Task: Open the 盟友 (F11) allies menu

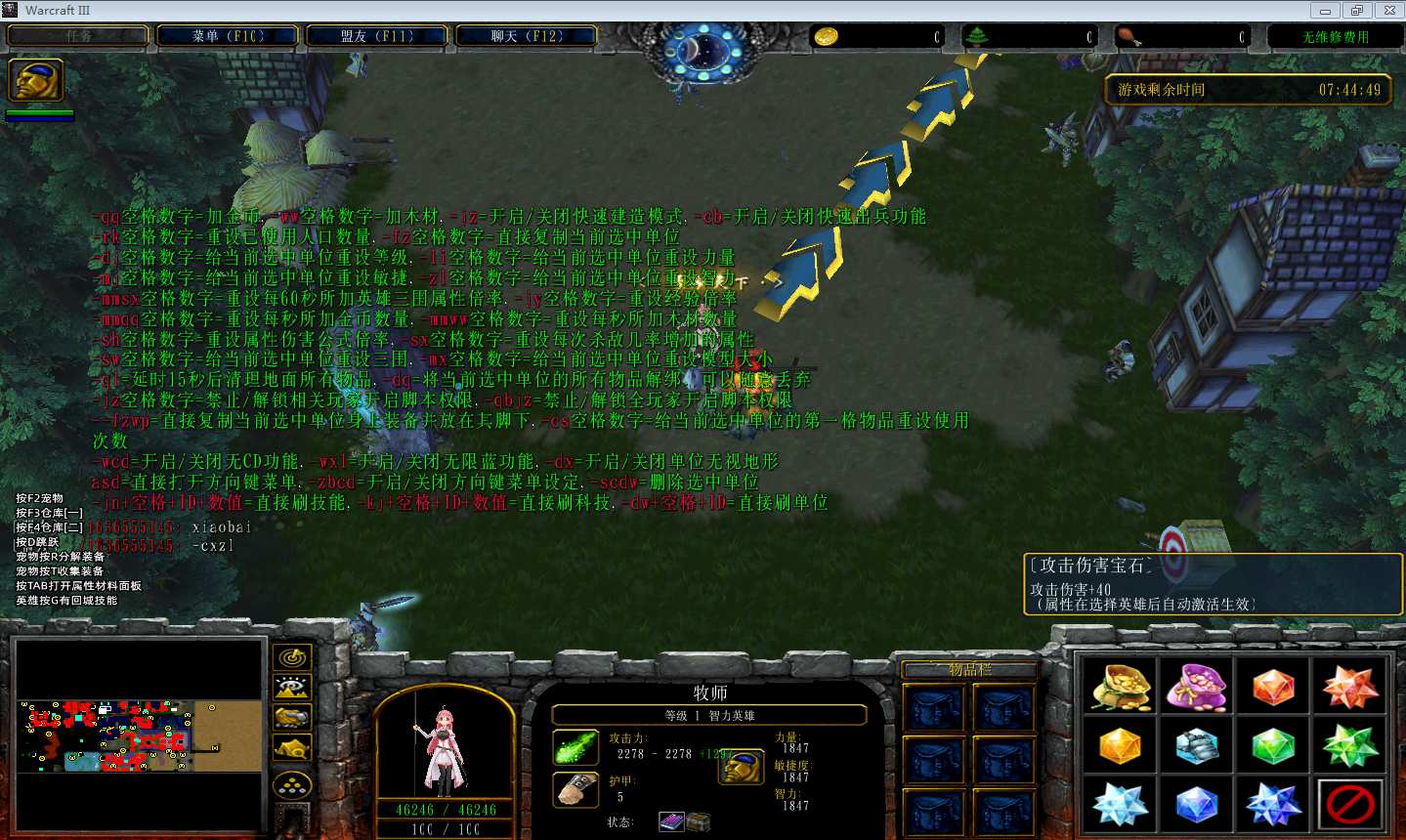Action: point(377,36)
